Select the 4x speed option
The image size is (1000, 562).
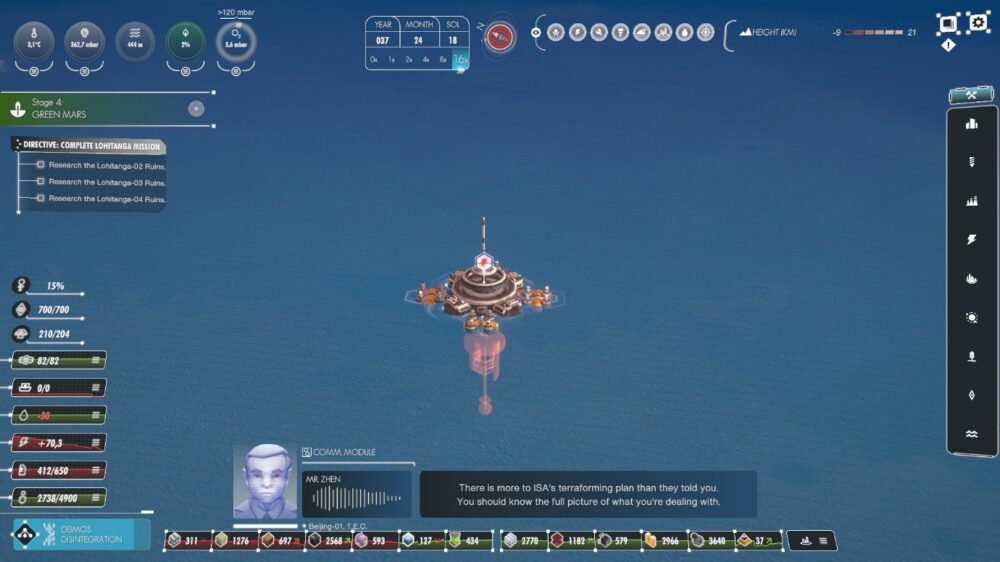pyautogui.click(x=426, y=60)
